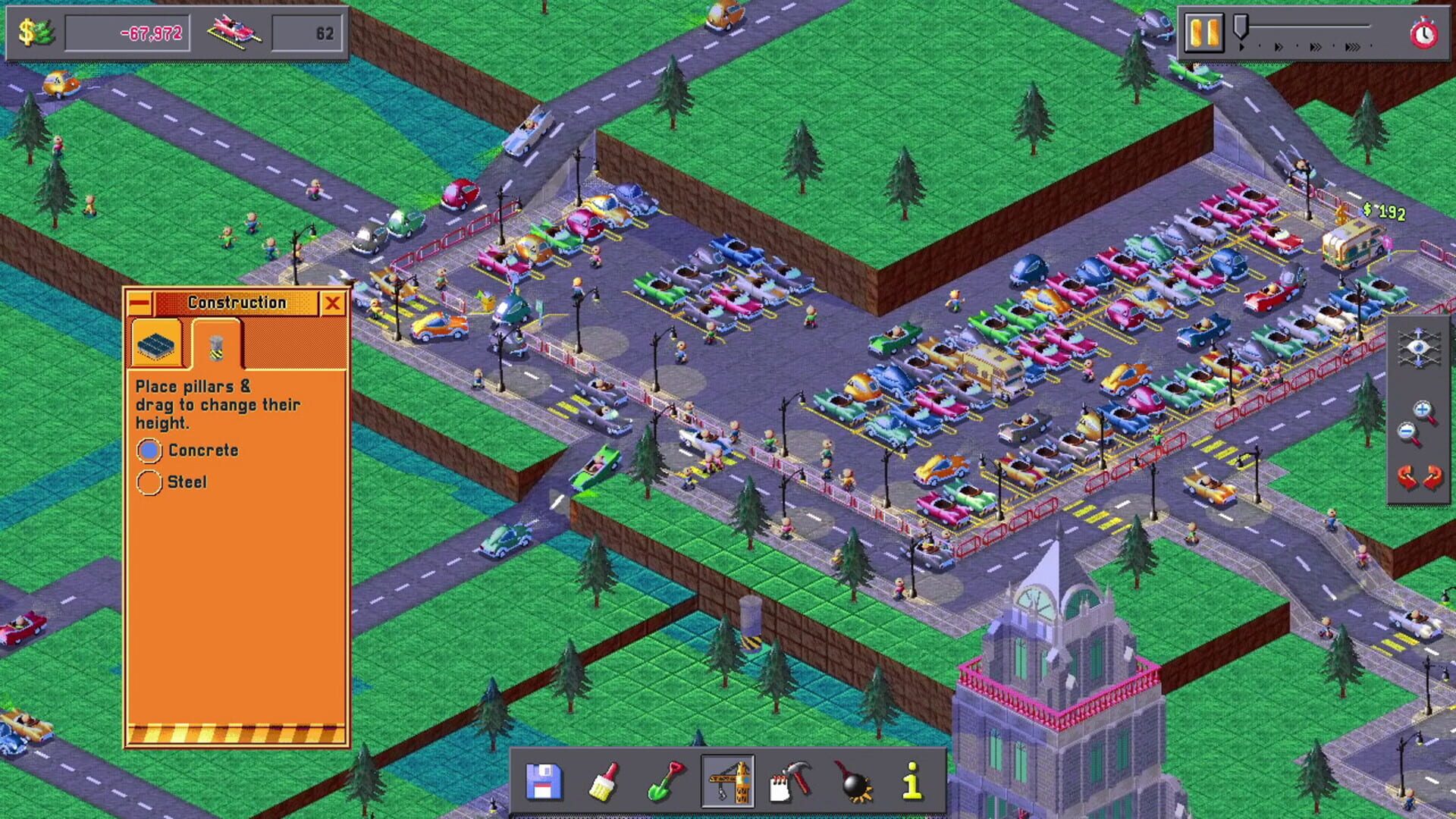1456x819 pixels.
Task: Click the camera eye view control
Action: pos(1419,346)
